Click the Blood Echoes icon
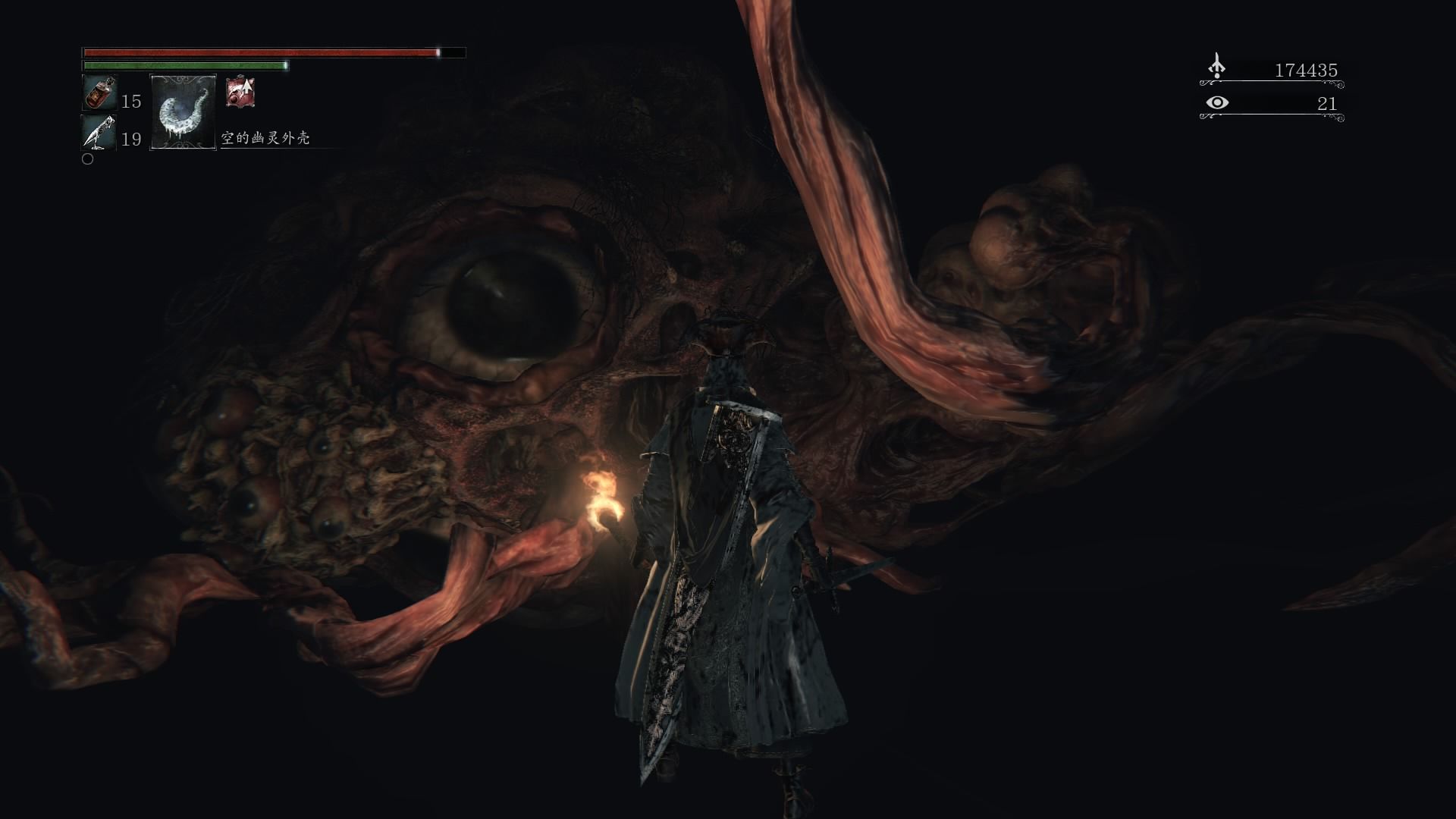 pos(1216,67)
